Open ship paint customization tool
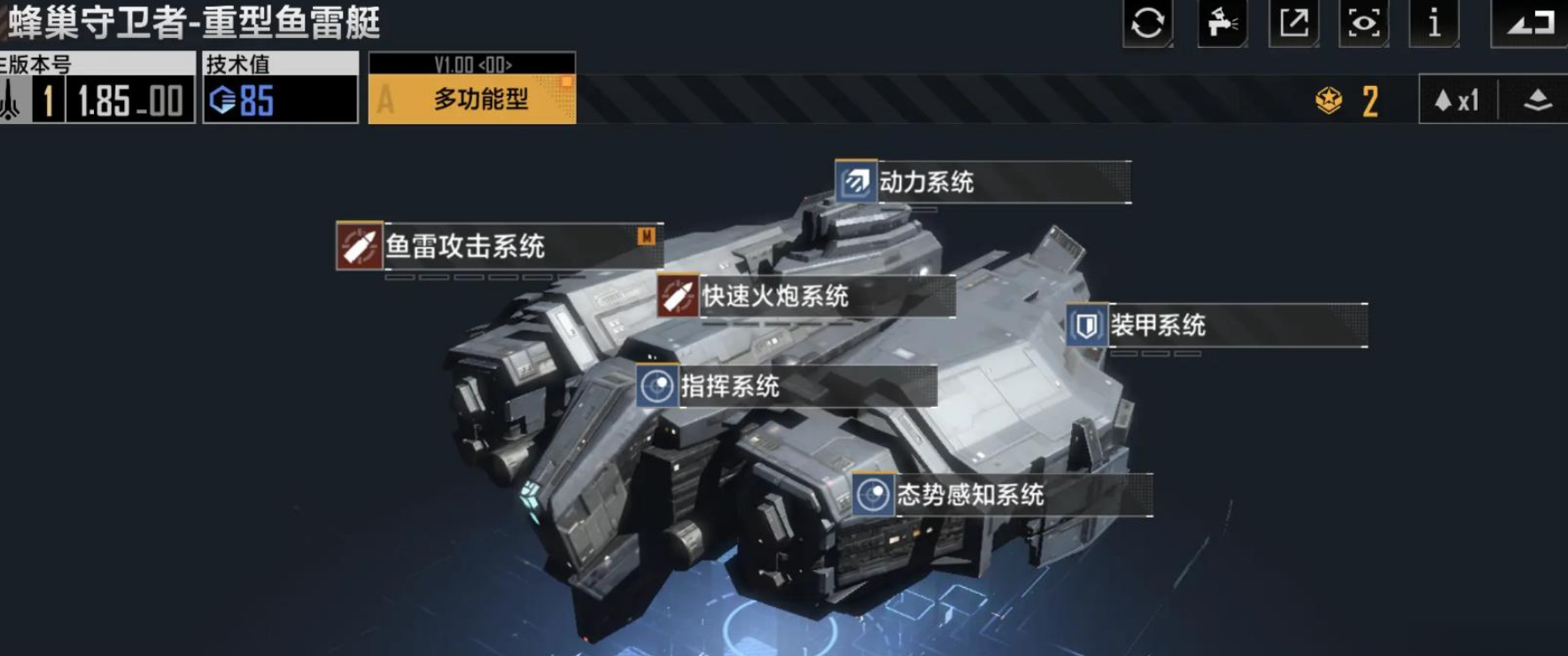The image size is (1568, 656). pyautogui.click(x=1223, y=25)
